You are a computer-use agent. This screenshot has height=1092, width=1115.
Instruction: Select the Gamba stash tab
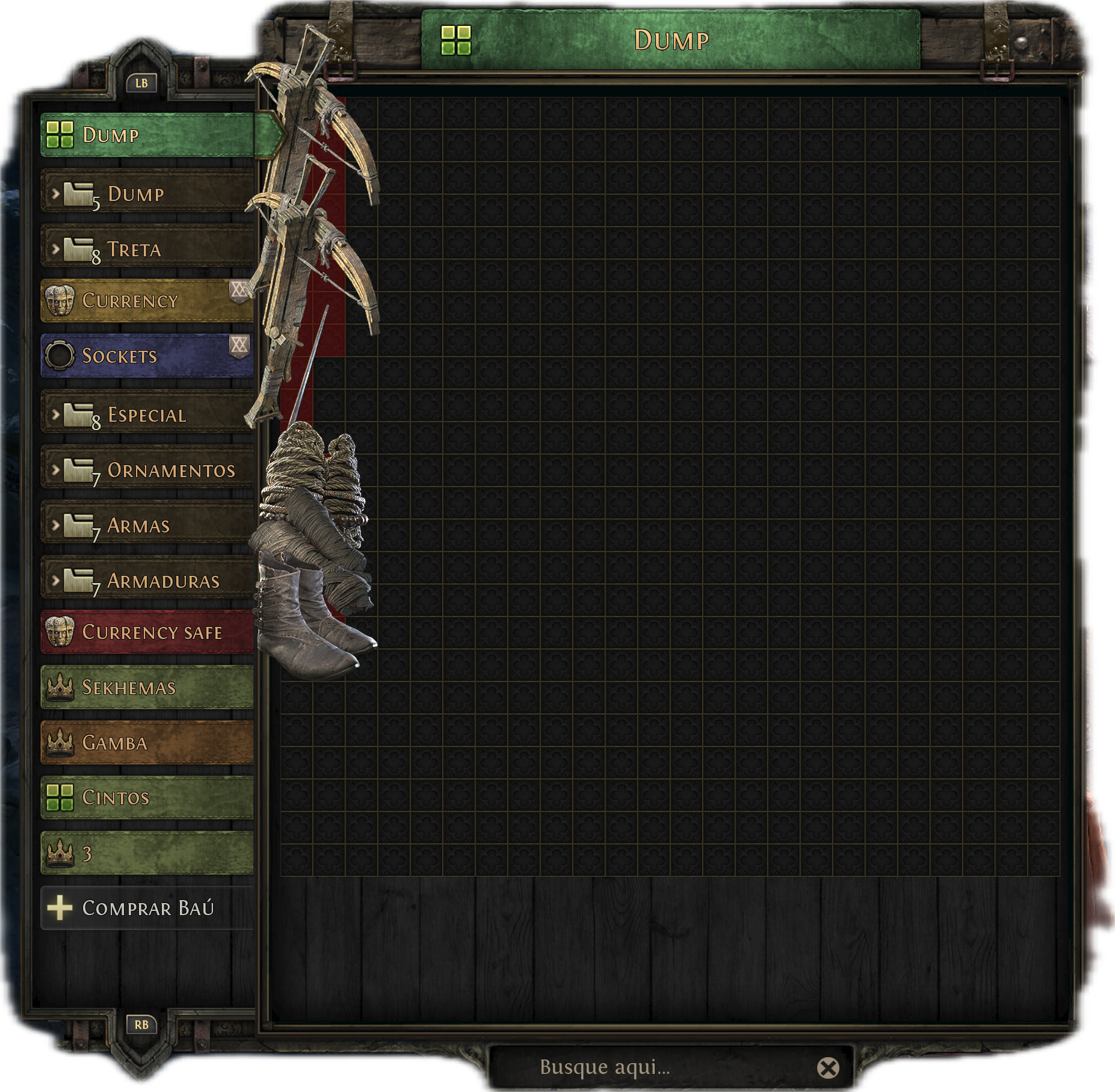[x=147, y=742]
